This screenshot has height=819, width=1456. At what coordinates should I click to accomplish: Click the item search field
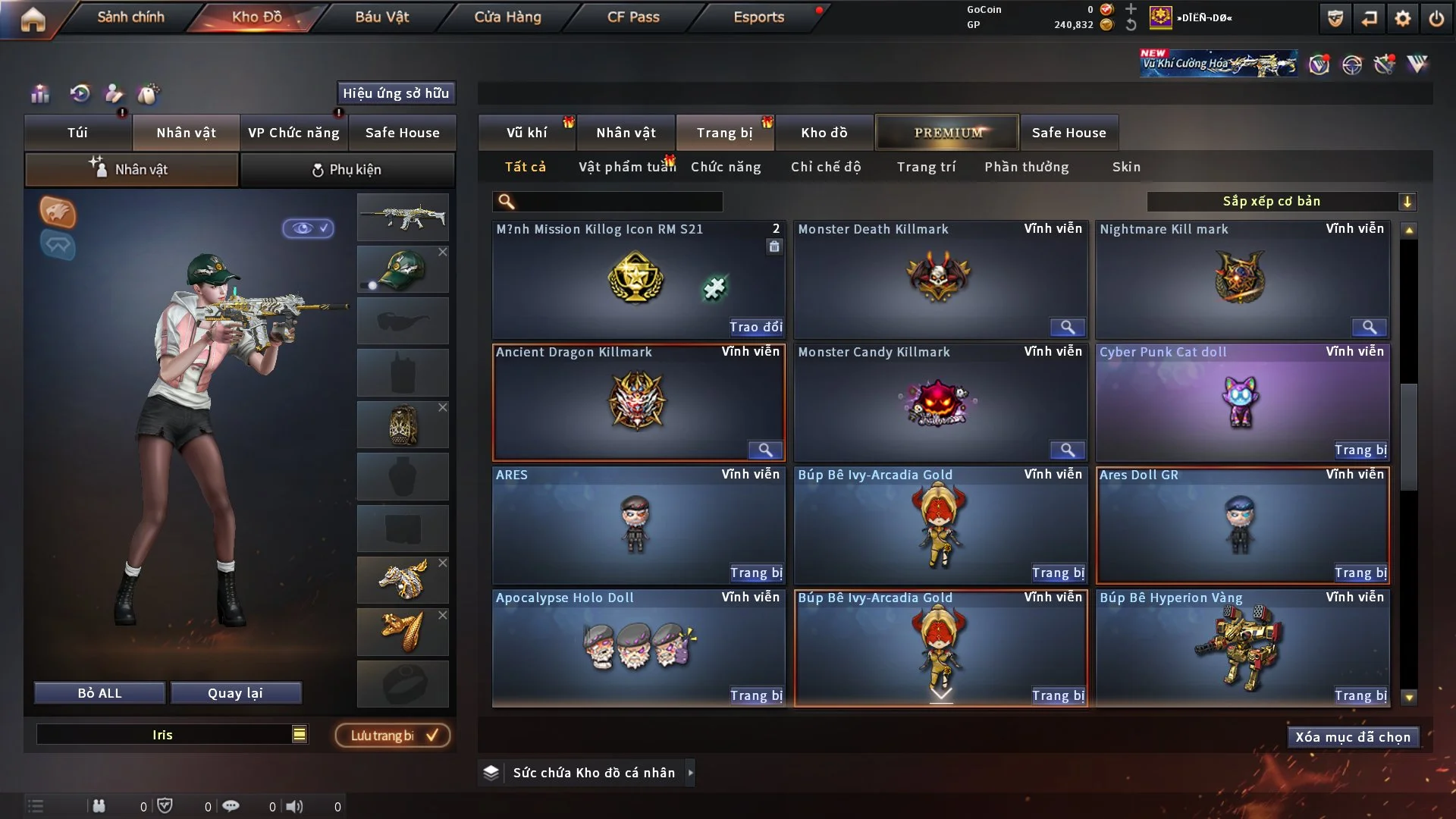[x=618, y=201]
